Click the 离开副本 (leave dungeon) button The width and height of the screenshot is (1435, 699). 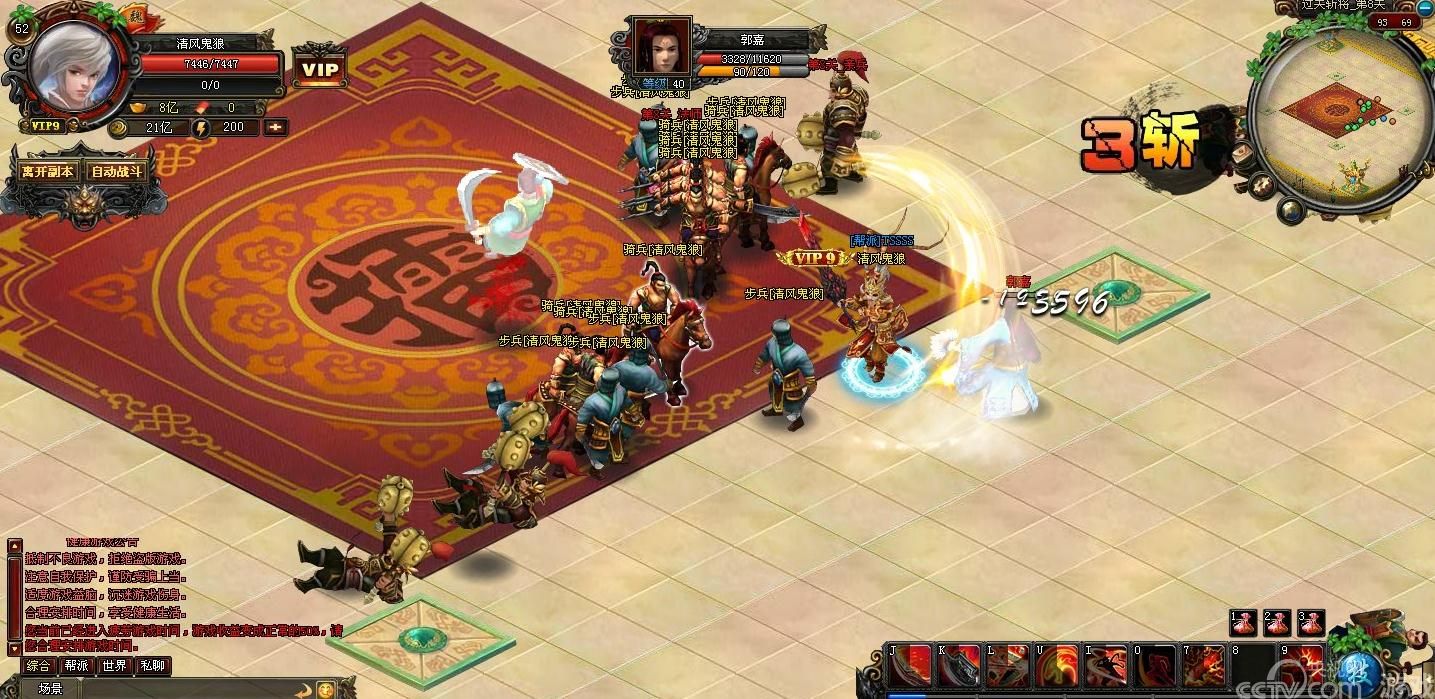pyautogui.click(x=48, y=171)
